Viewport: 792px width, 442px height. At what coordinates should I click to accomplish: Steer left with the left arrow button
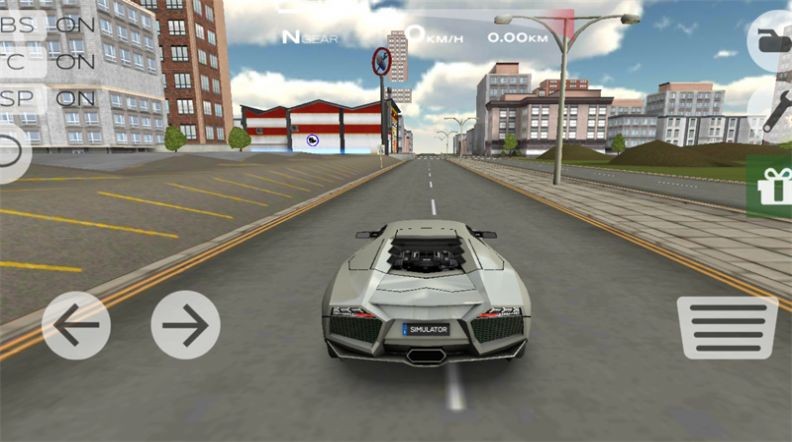pos(76,325)
